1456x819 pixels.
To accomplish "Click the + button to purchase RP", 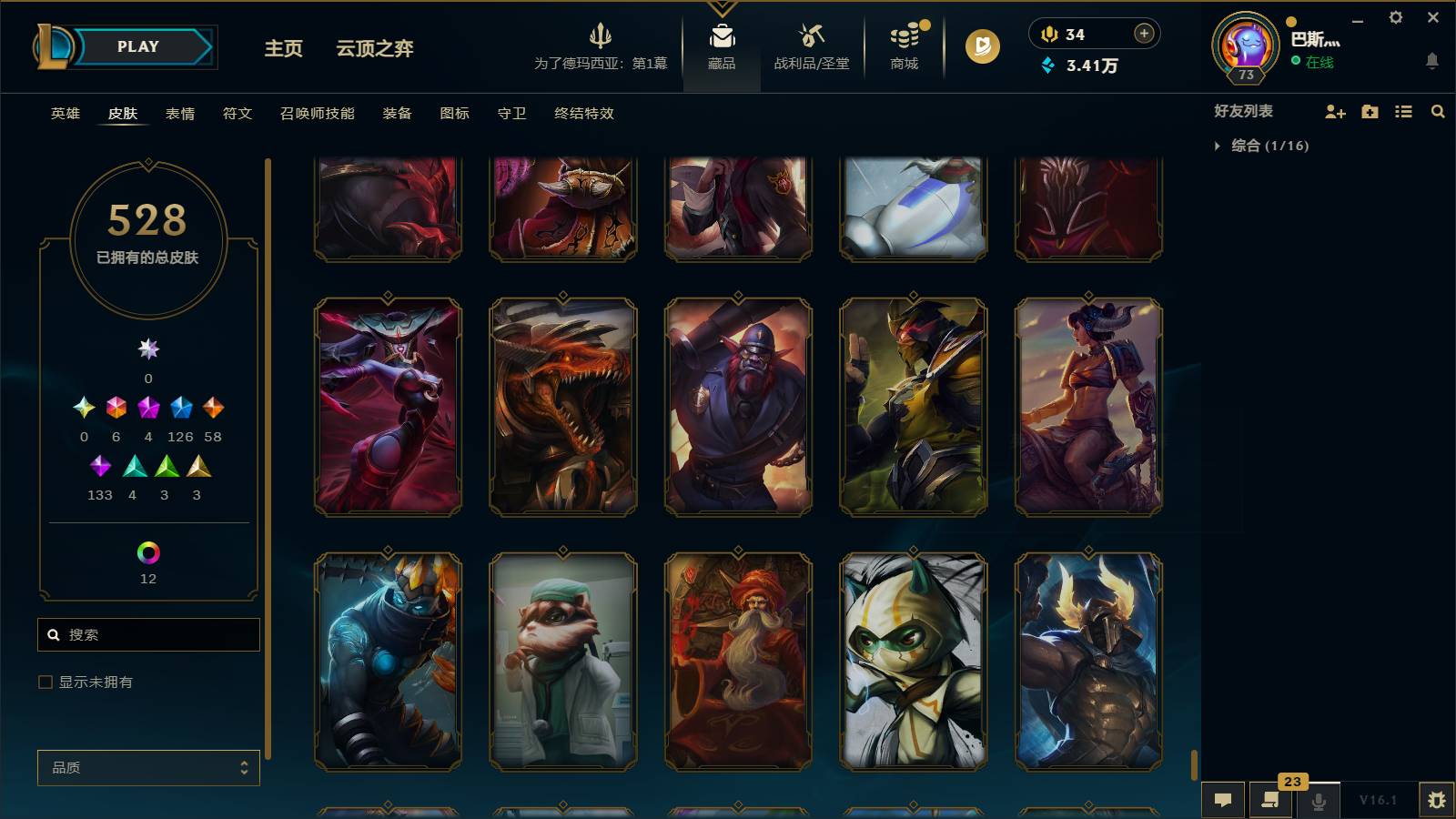I will [1142, 34].
